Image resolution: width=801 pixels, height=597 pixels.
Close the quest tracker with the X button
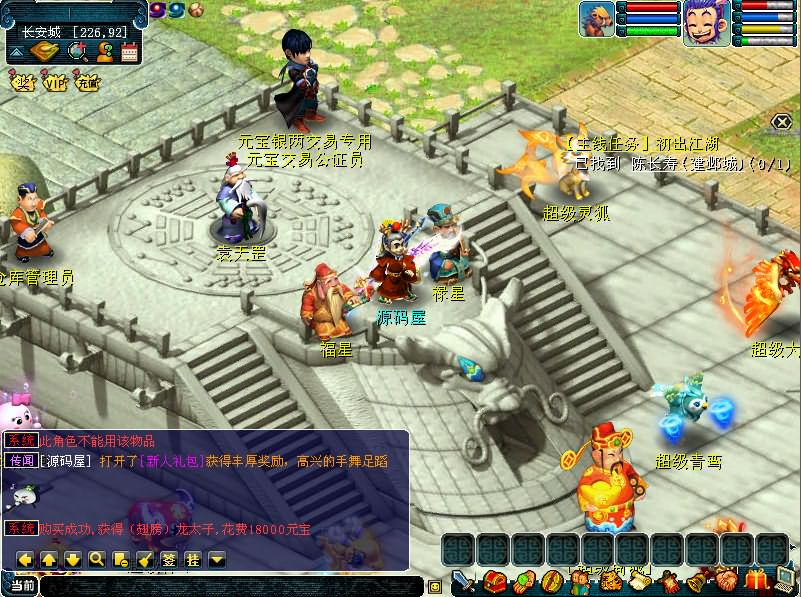pyautogui.click(x=781, y=122)
